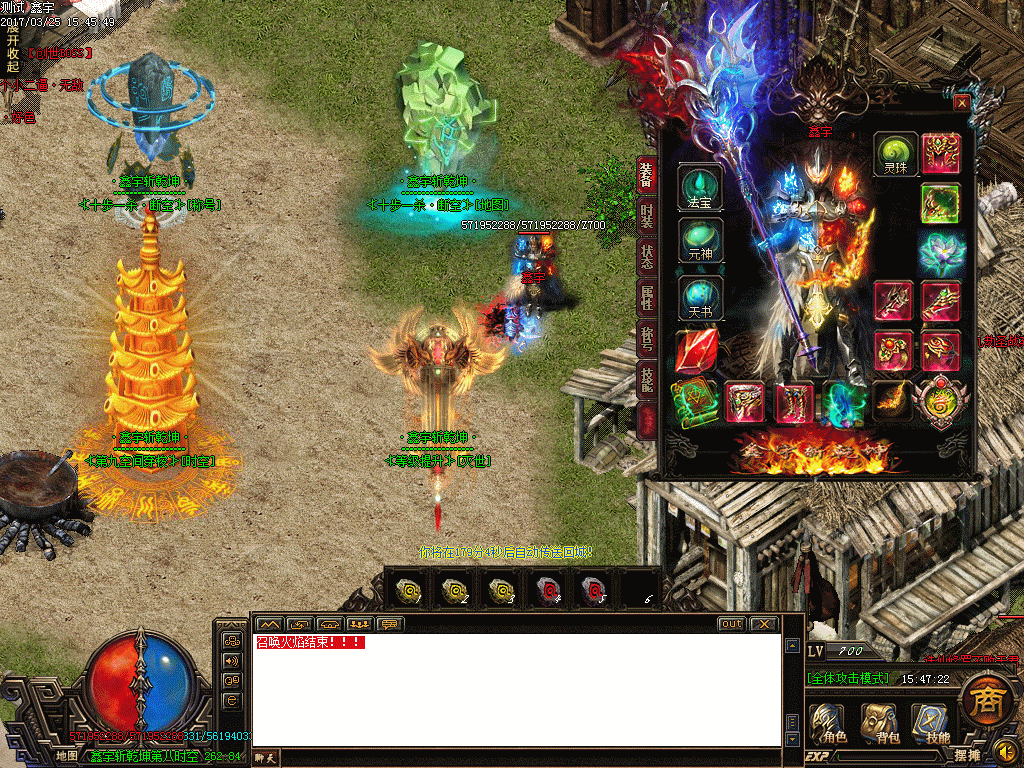This screenshot has width=1024, height=768.
Task: Open the 状态 status tab
Action: click(x=648, y=257)
